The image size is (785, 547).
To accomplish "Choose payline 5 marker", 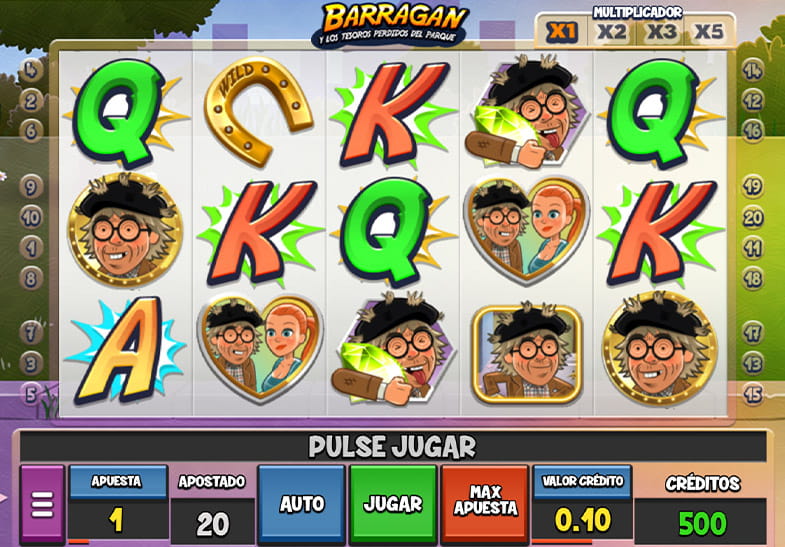I will 30,393.
